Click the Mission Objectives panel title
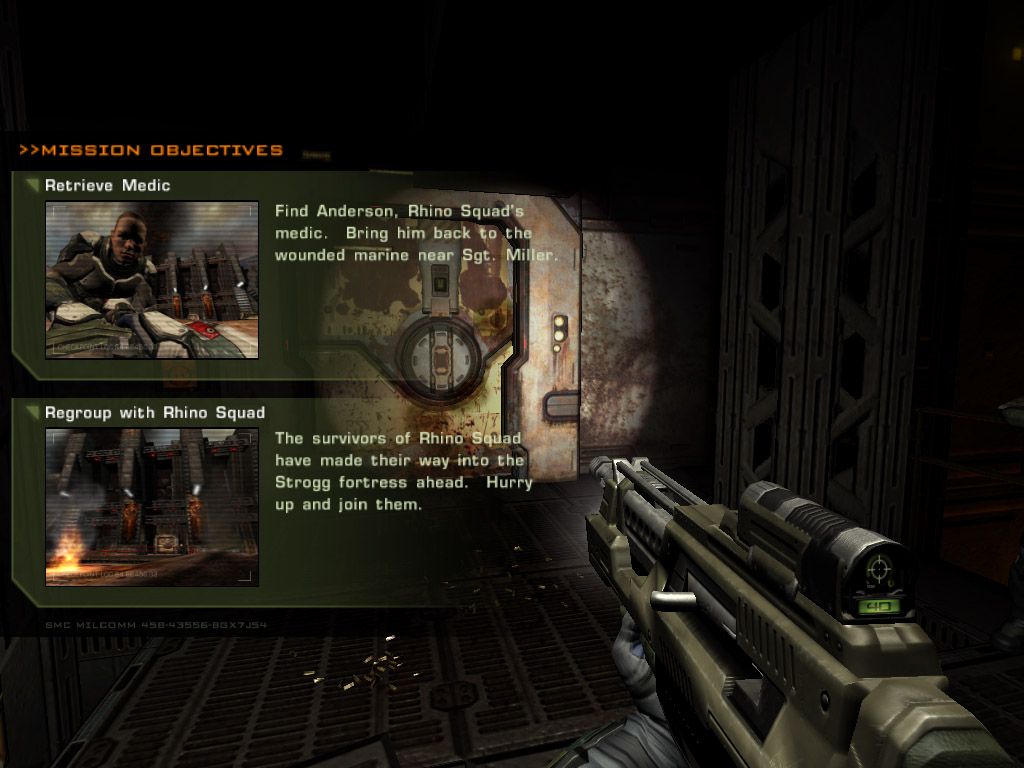The width and height of the screenshot is (1024, 768). point(151,151)
